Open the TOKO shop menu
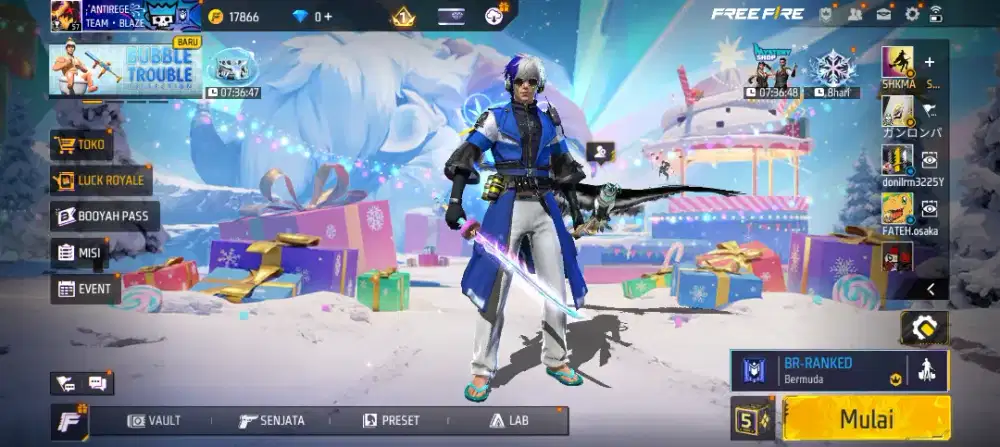Image resolution: width=1000 pixels, height=447 pixels. (x=82, y=145)
